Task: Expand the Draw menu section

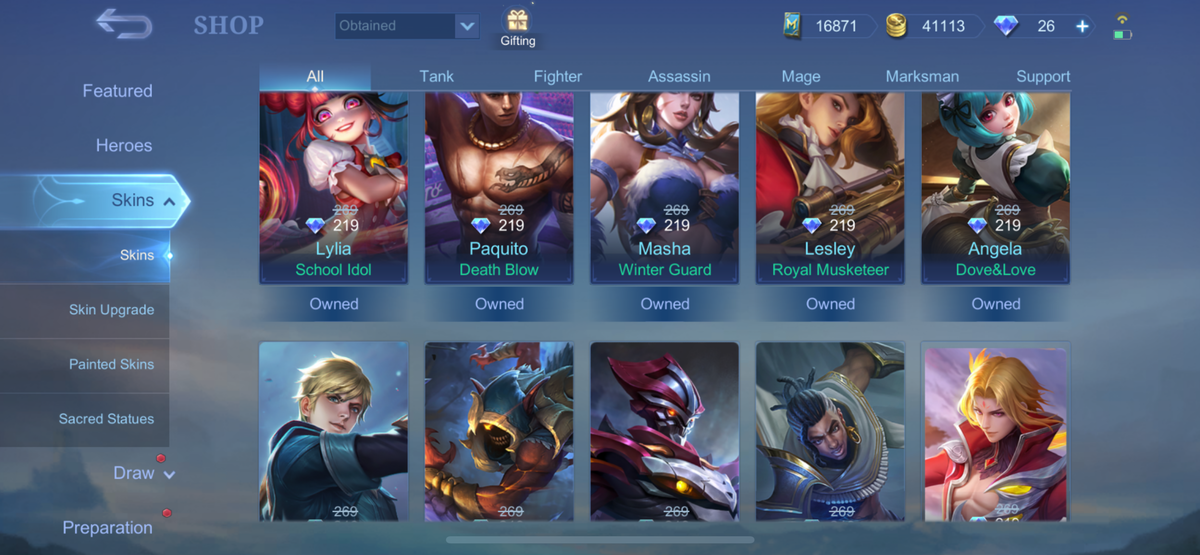Action: [x=143, y=473]
